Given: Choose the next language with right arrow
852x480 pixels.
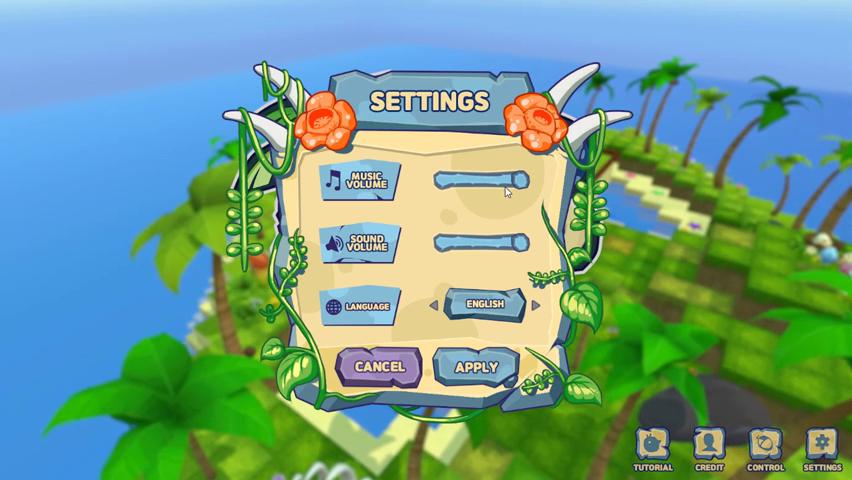Looking at the screenshot, I should point(536,305).
